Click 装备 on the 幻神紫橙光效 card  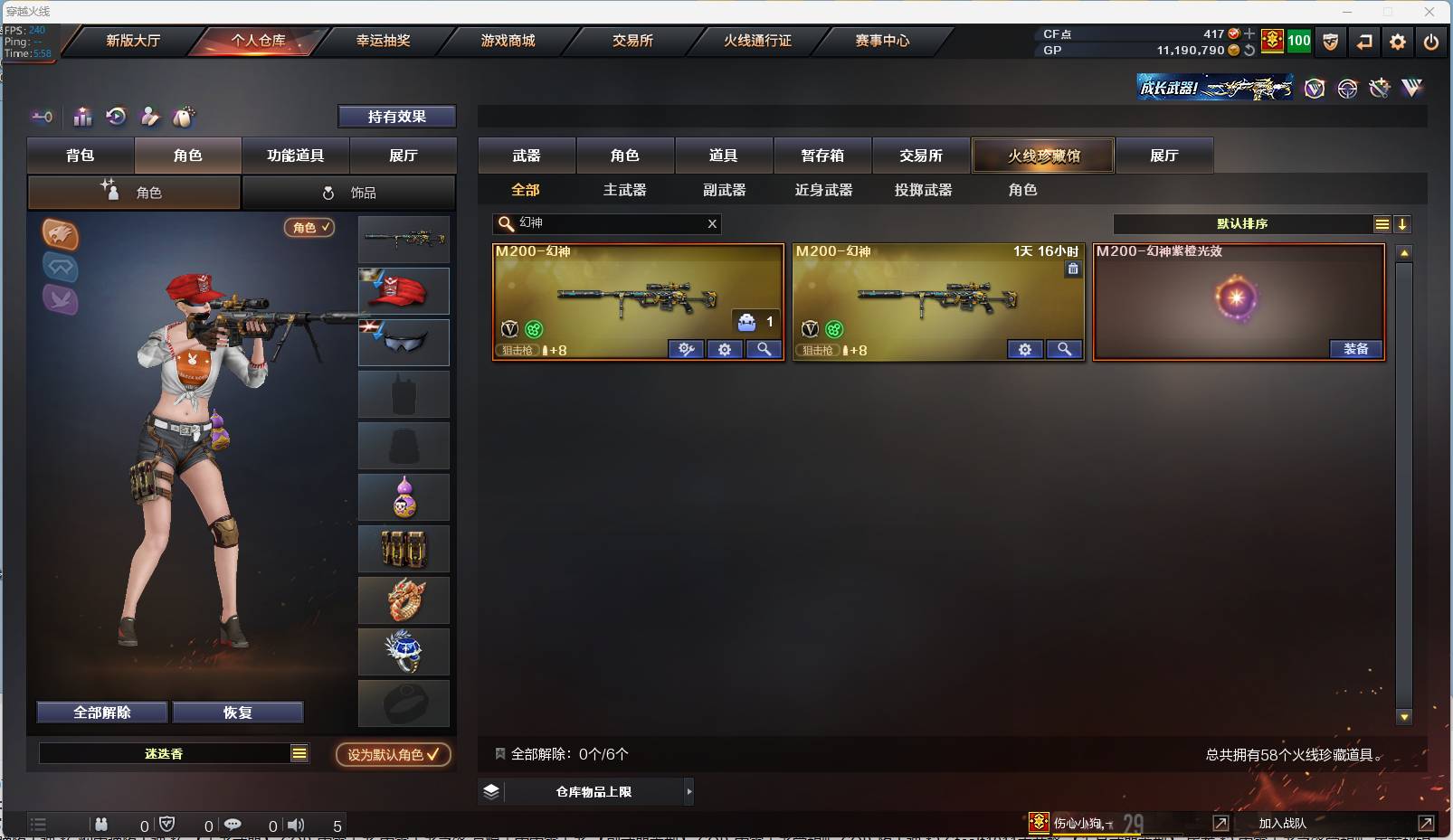1356,349
